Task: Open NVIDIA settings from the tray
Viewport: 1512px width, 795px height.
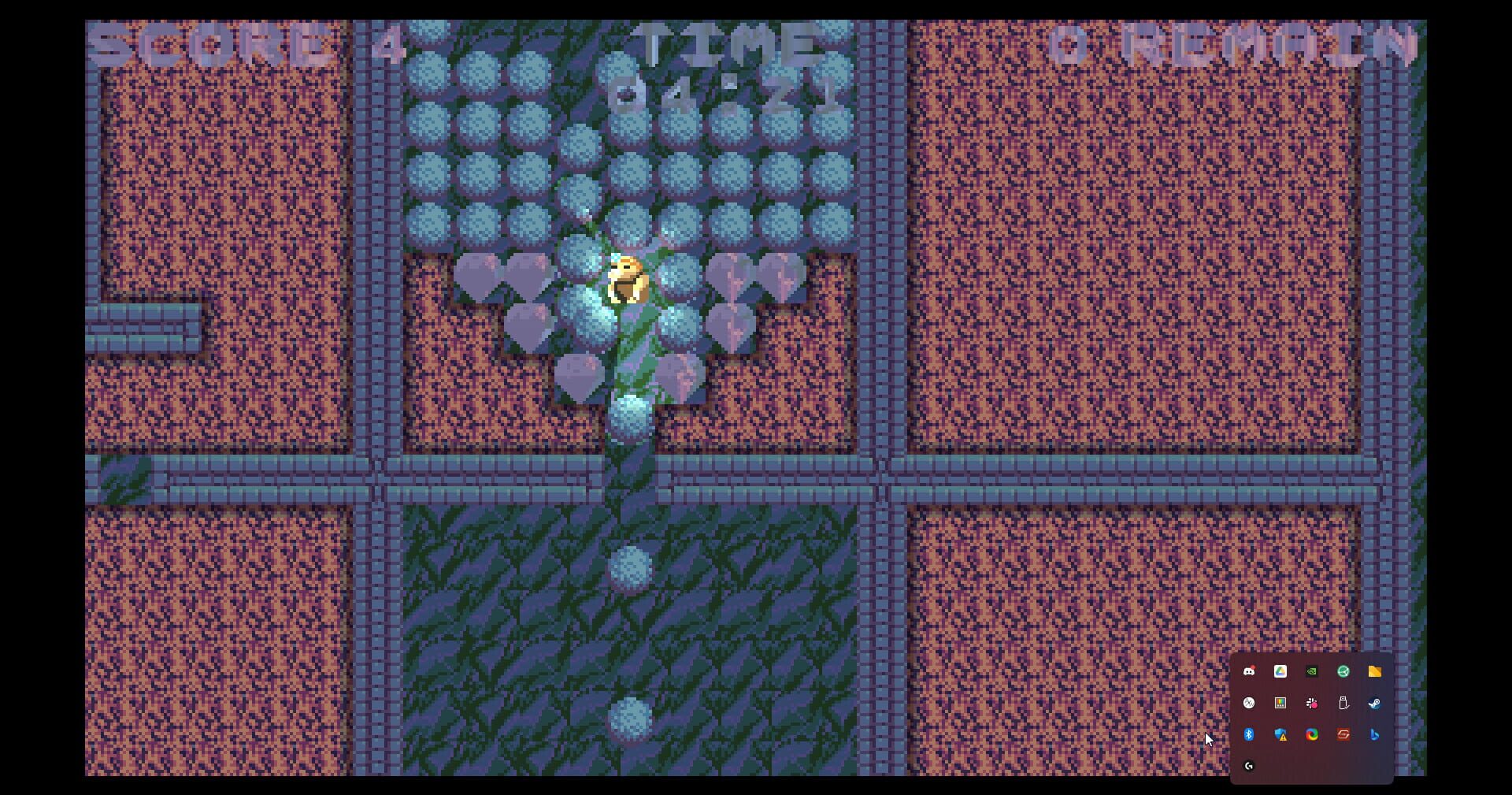Action: [x=1311, y=671]
